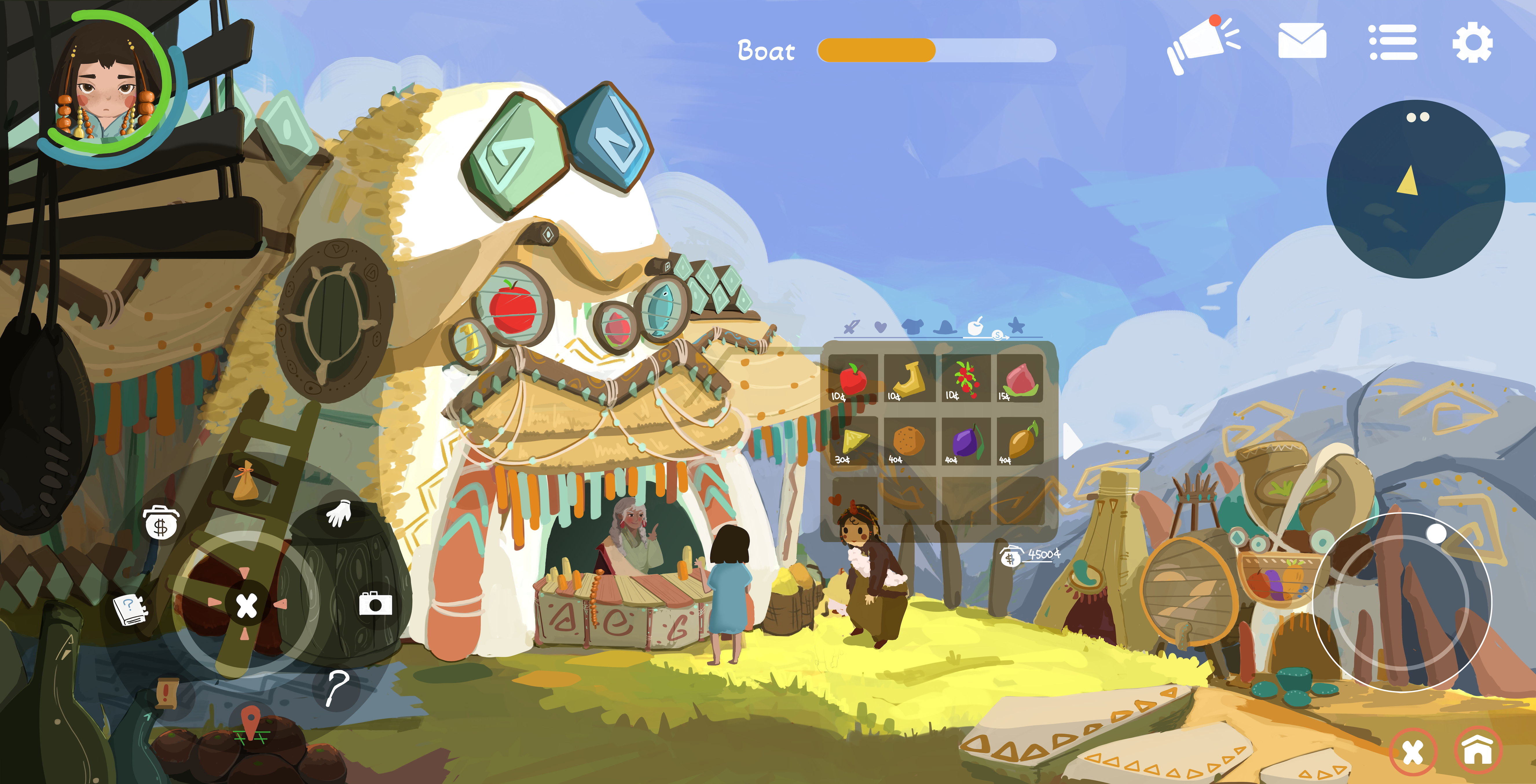Show the next shop page arrow
Viewport: 1536px width, 784px height.
pos(1072,441)
